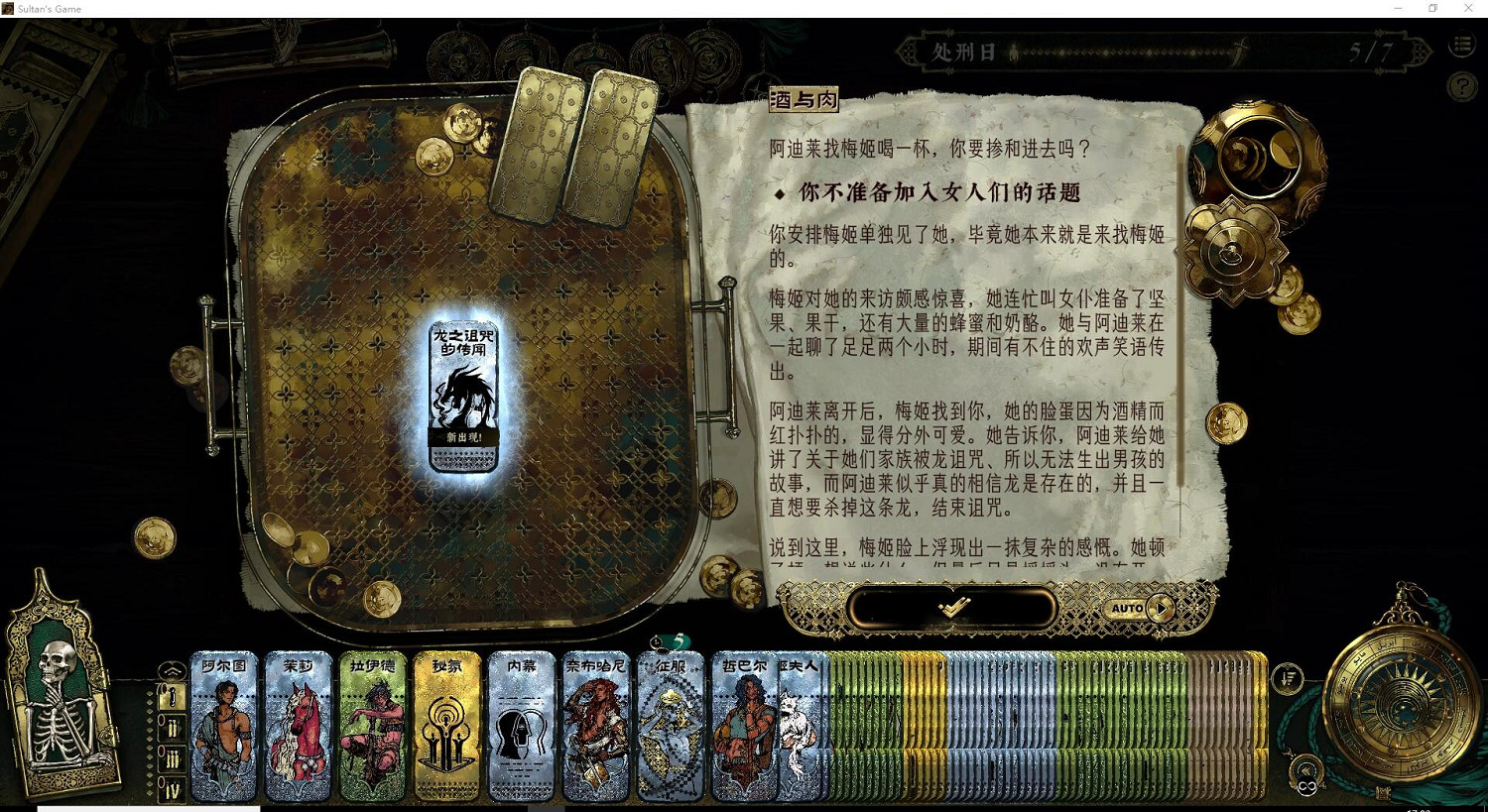This screenshot has height=812, width=1488.
Task: Click the card sorting icon near the astrolabe
Action: [1287, 678]
